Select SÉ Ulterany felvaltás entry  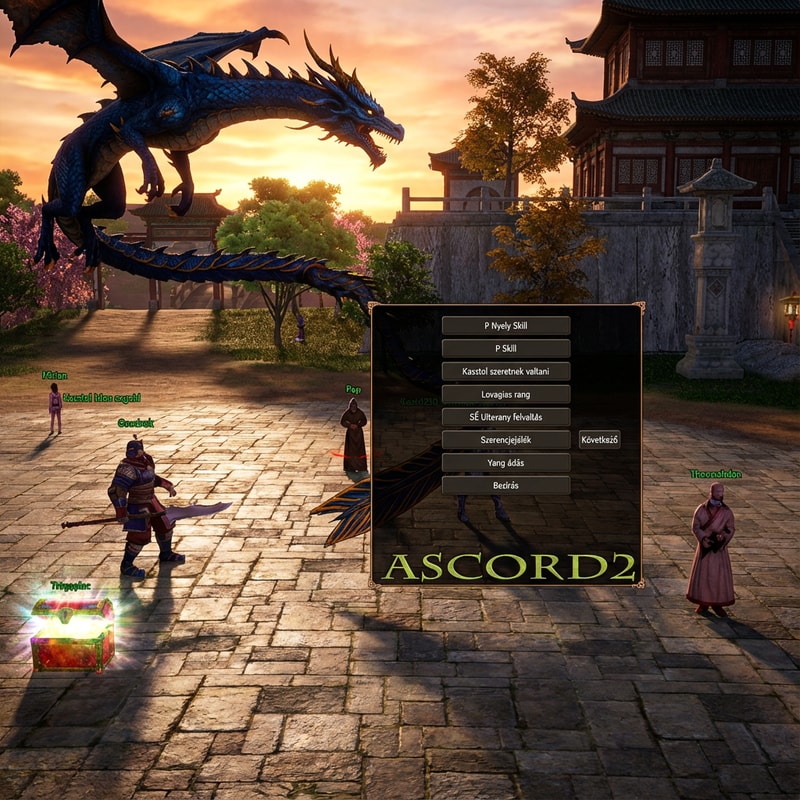tap(506, 417)
